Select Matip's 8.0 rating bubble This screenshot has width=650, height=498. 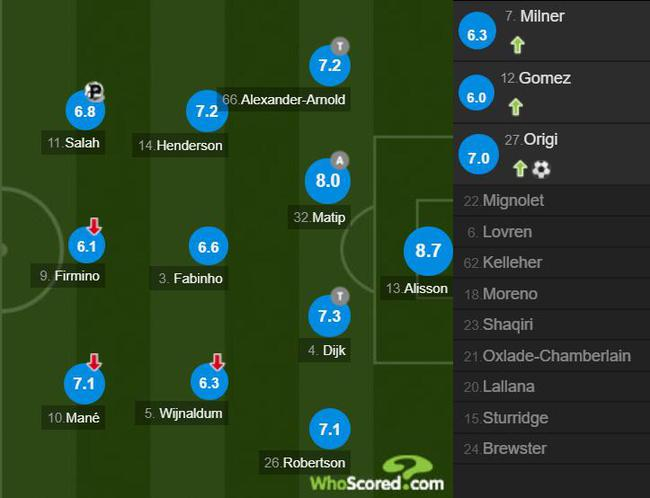329,181
